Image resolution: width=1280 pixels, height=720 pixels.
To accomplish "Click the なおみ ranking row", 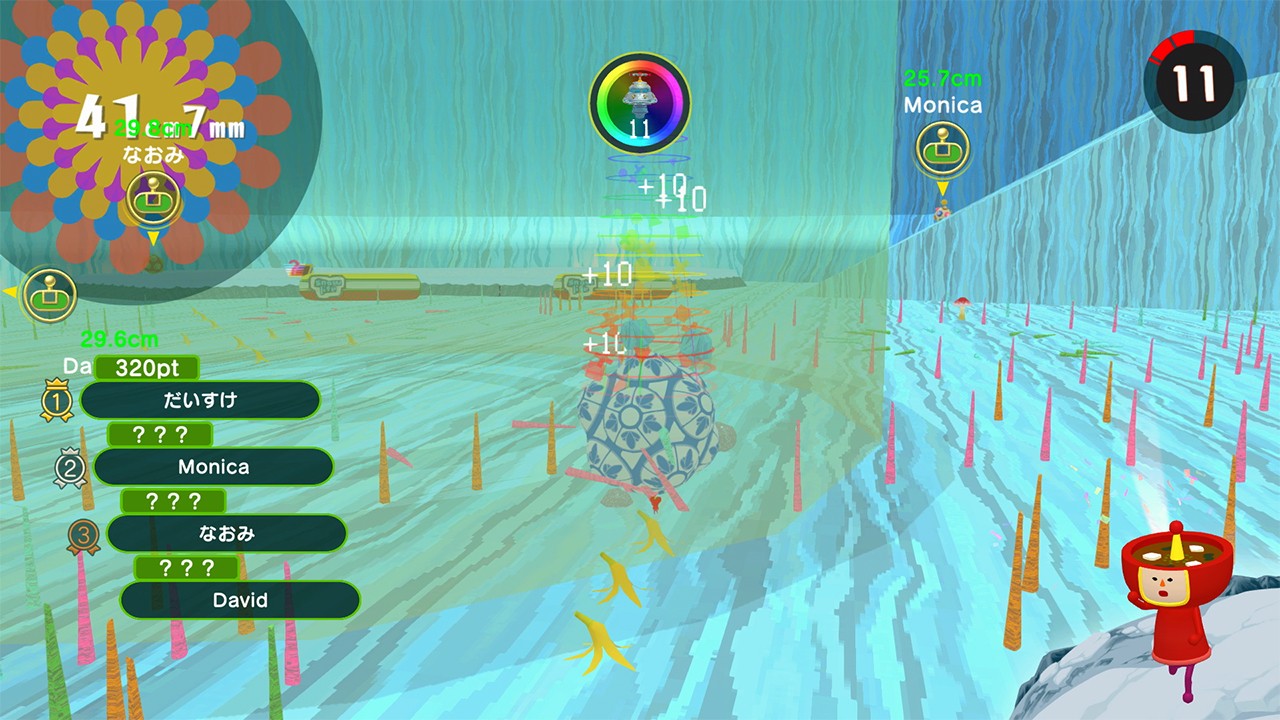I will pos(226,534).
